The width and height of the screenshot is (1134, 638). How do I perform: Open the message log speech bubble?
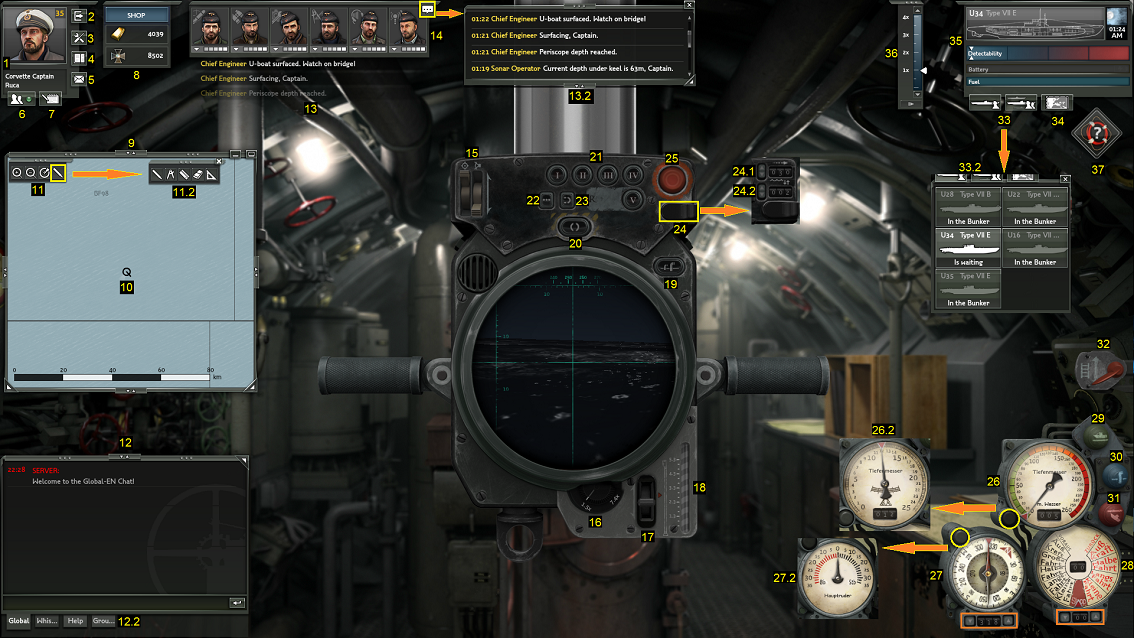(428, 8)
